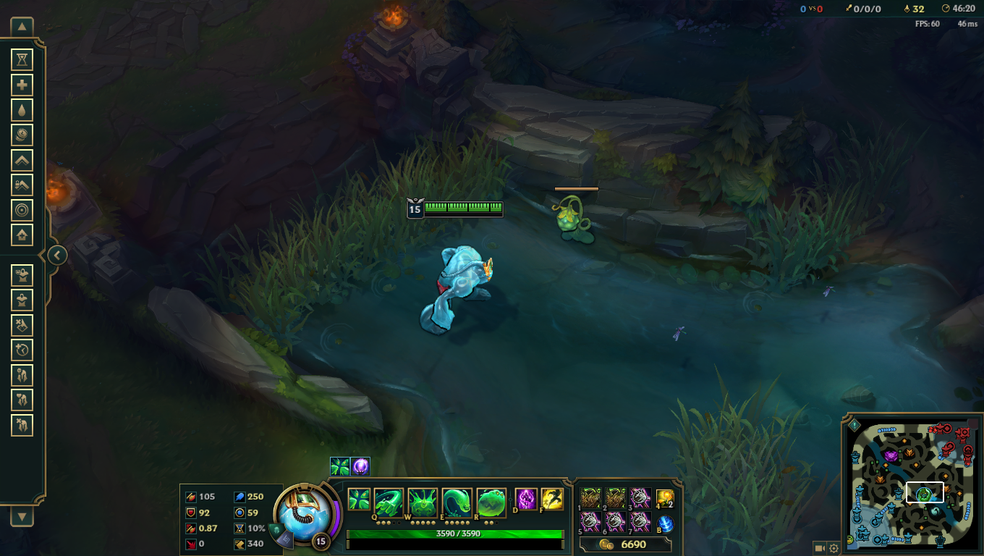Open the shop via the gold counter
This screenshot has height=556, width=984.
click(624, 544)
